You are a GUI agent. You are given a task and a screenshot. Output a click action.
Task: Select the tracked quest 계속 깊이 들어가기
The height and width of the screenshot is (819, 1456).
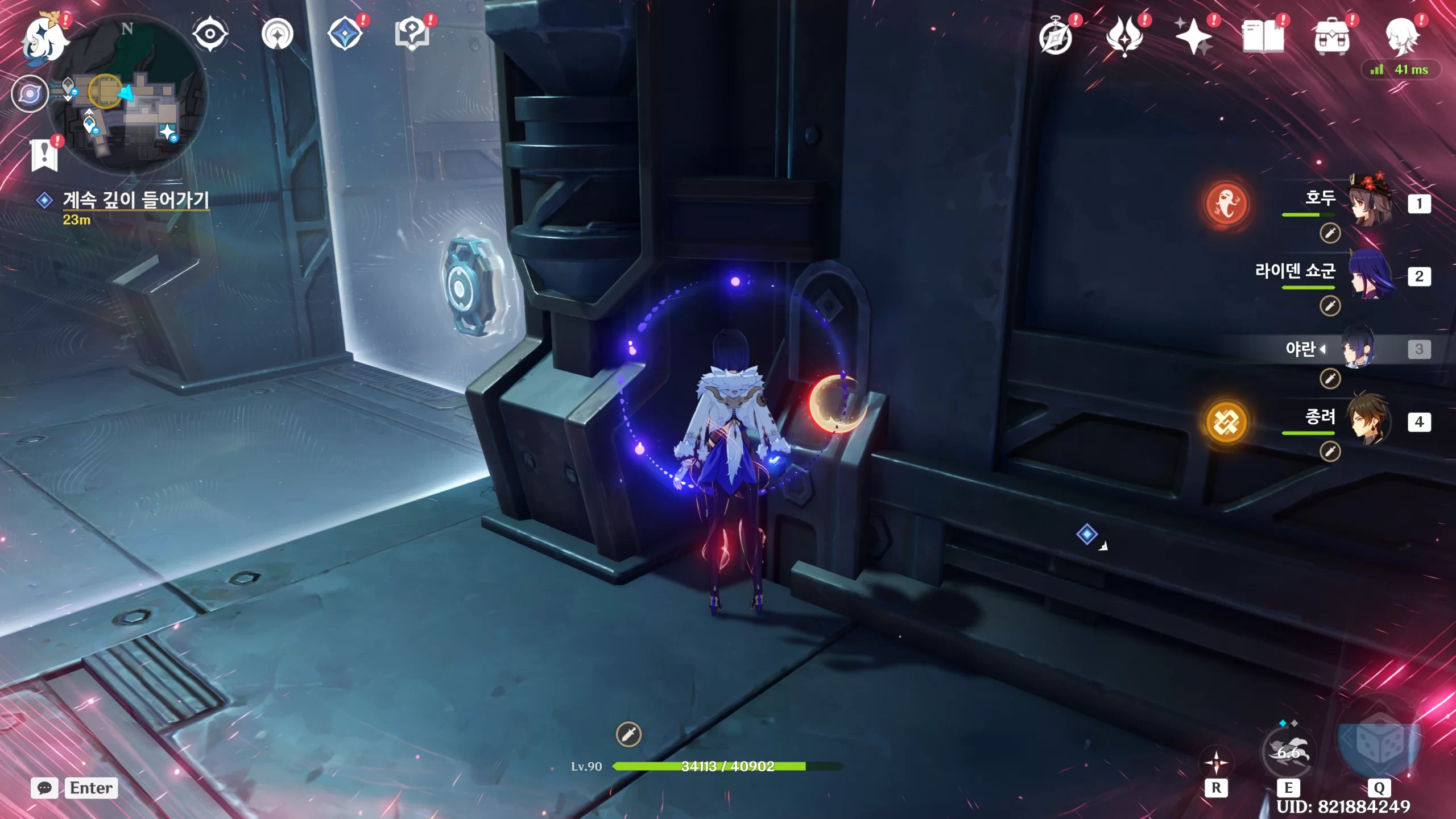tap(135, 200)
